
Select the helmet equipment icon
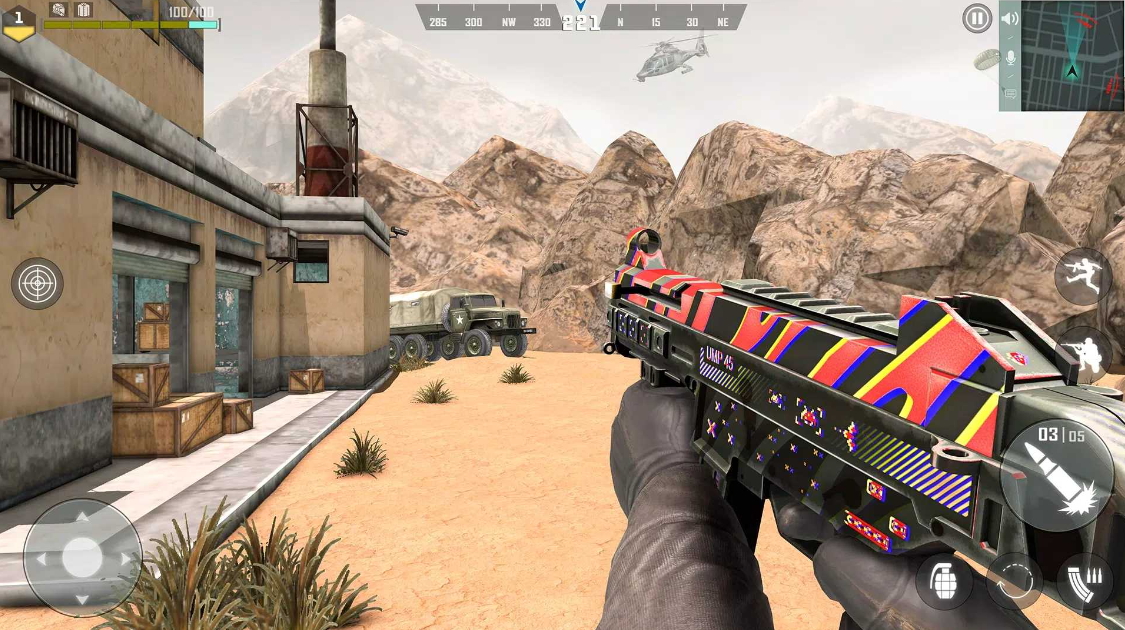(x=59, y=10)
